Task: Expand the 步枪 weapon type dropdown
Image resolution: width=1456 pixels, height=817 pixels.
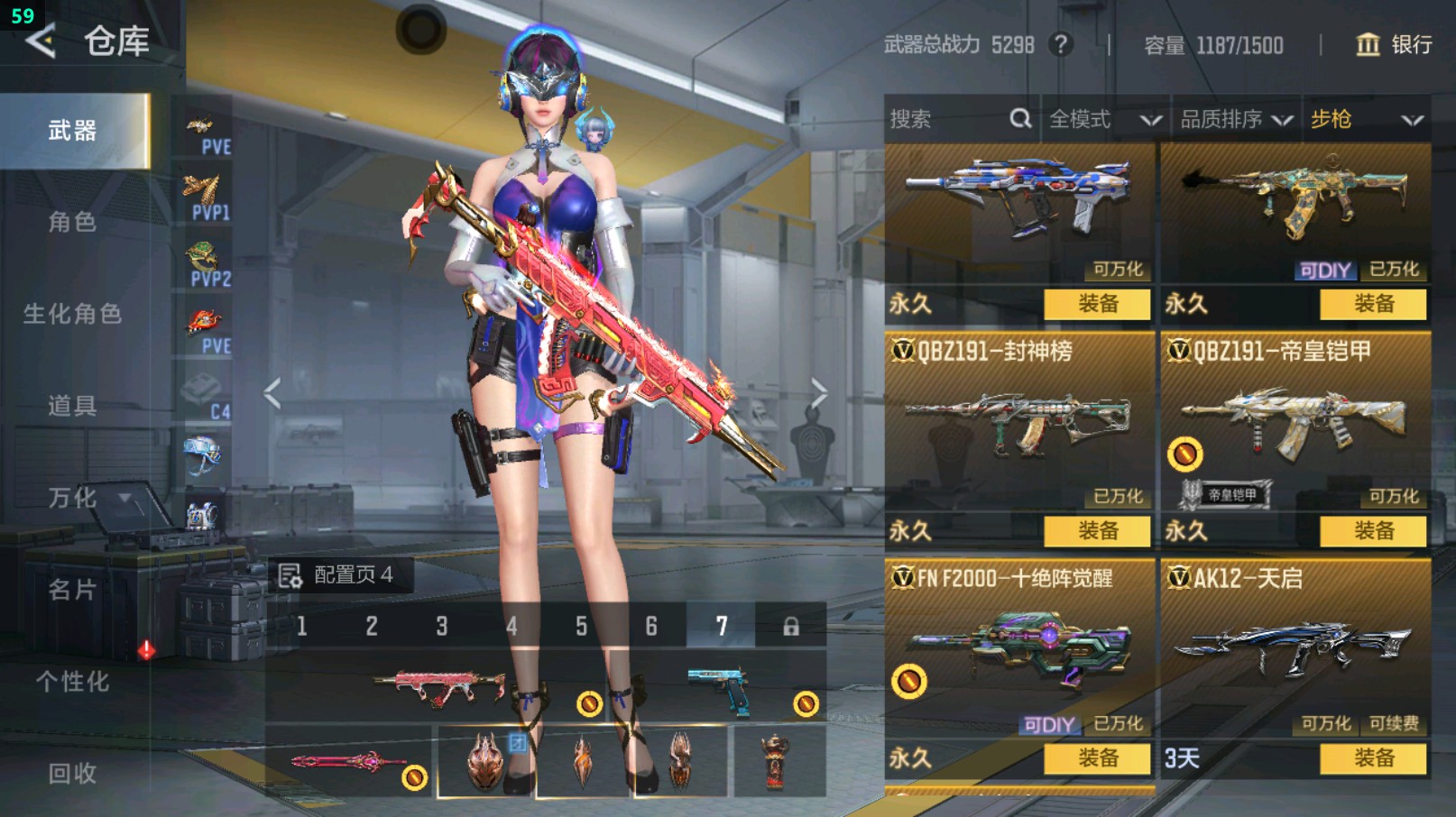Action: (1366, 119)
